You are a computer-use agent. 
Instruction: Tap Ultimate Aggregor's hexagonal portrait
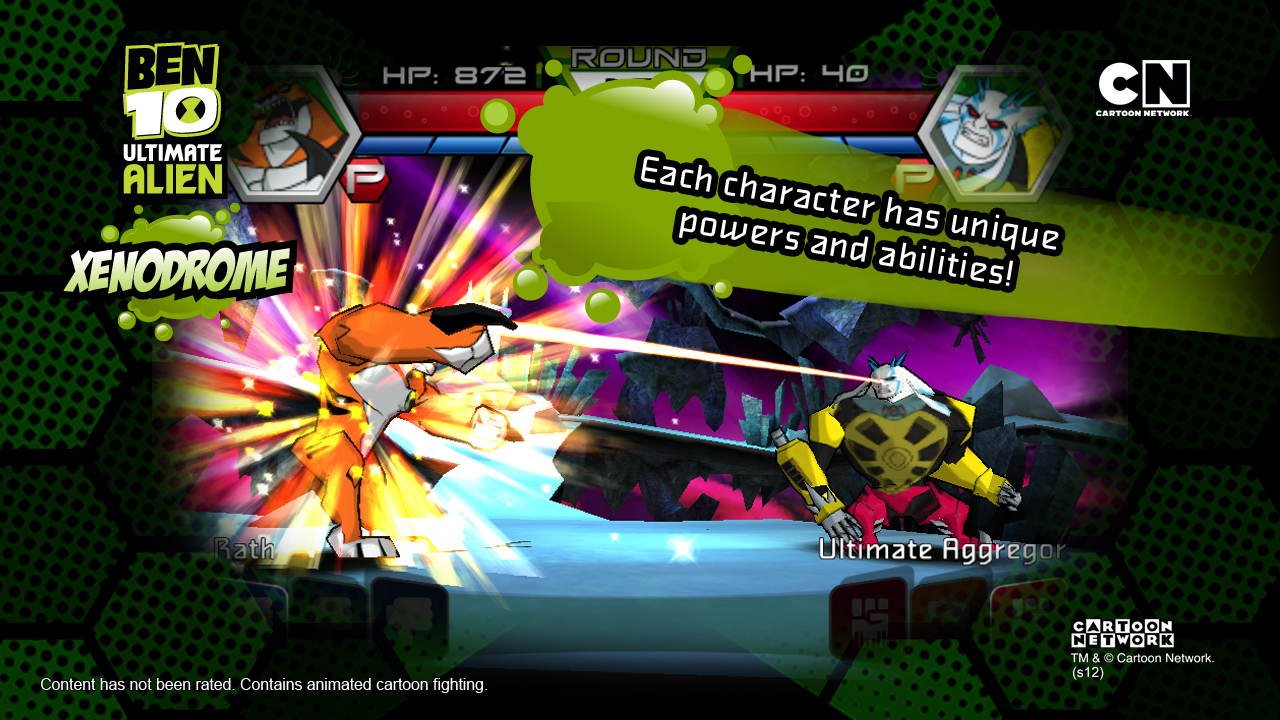point(985,130)
